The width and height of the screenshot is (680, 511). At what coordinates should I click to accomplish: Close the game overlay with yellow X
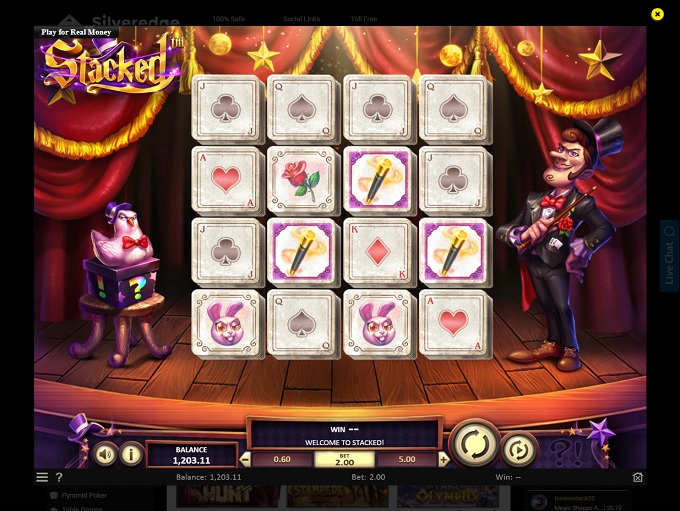(x=657, y=14)
